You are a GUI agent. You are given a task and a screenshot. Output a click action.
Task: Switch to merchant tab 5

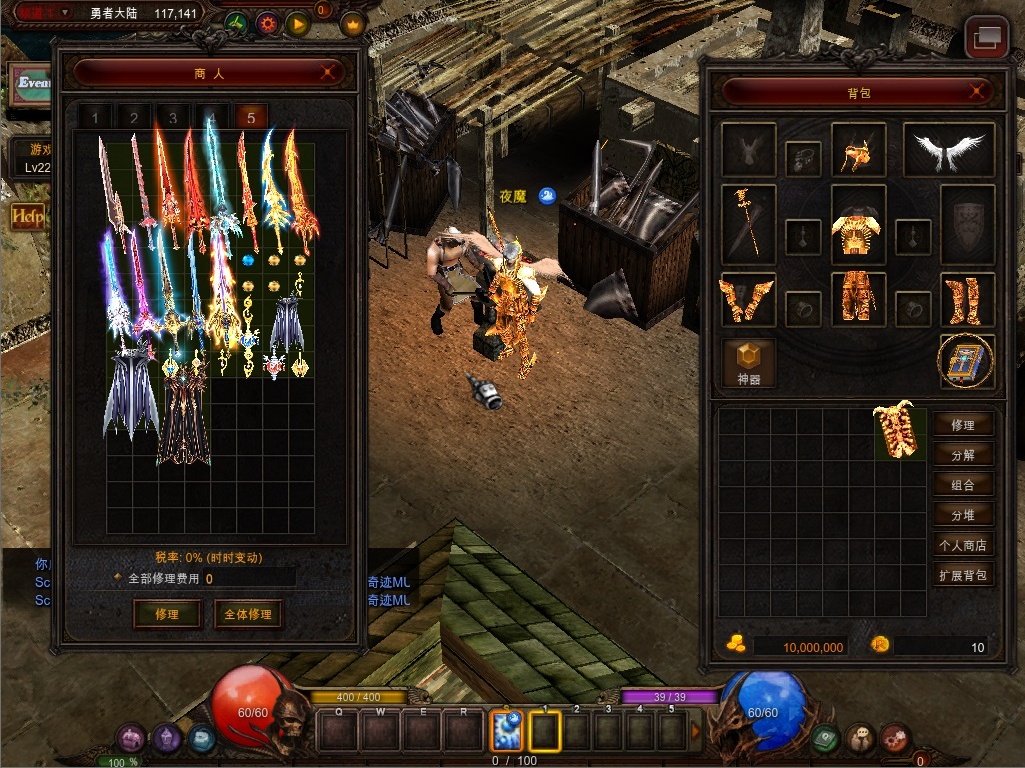(x=251, y=118)
